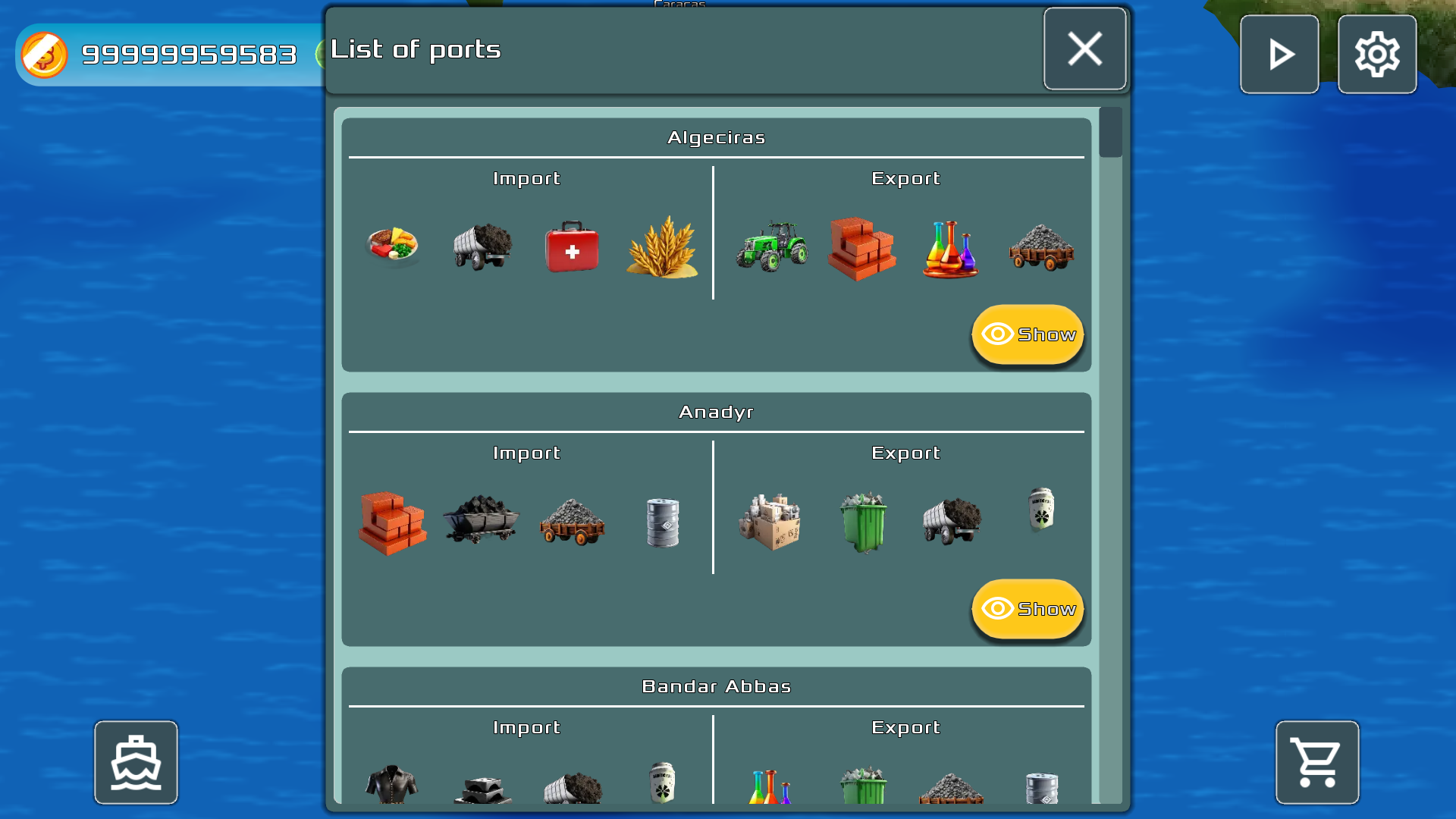Screen dimensions: 1456x819
Task: Toggle Show for the Algeciras port
Action: tap(1028, 334)
